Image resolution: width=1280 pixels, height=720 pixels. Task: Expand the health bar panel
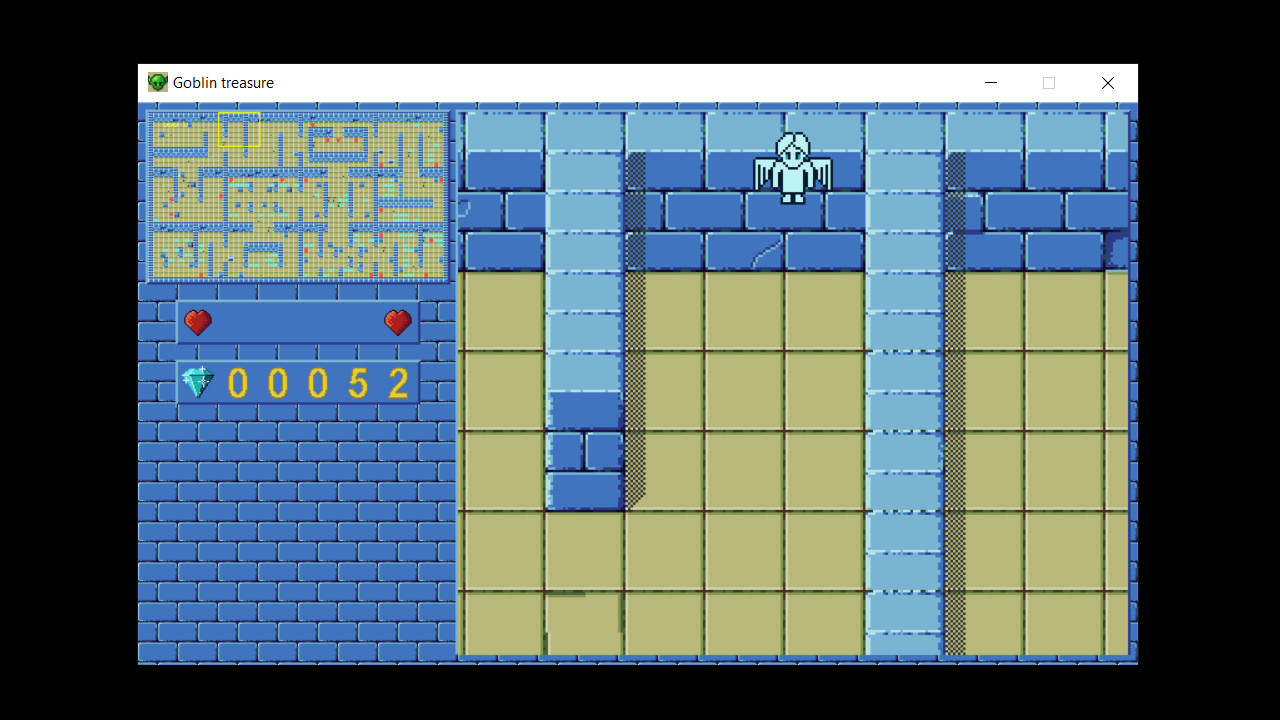click(297, 322)
